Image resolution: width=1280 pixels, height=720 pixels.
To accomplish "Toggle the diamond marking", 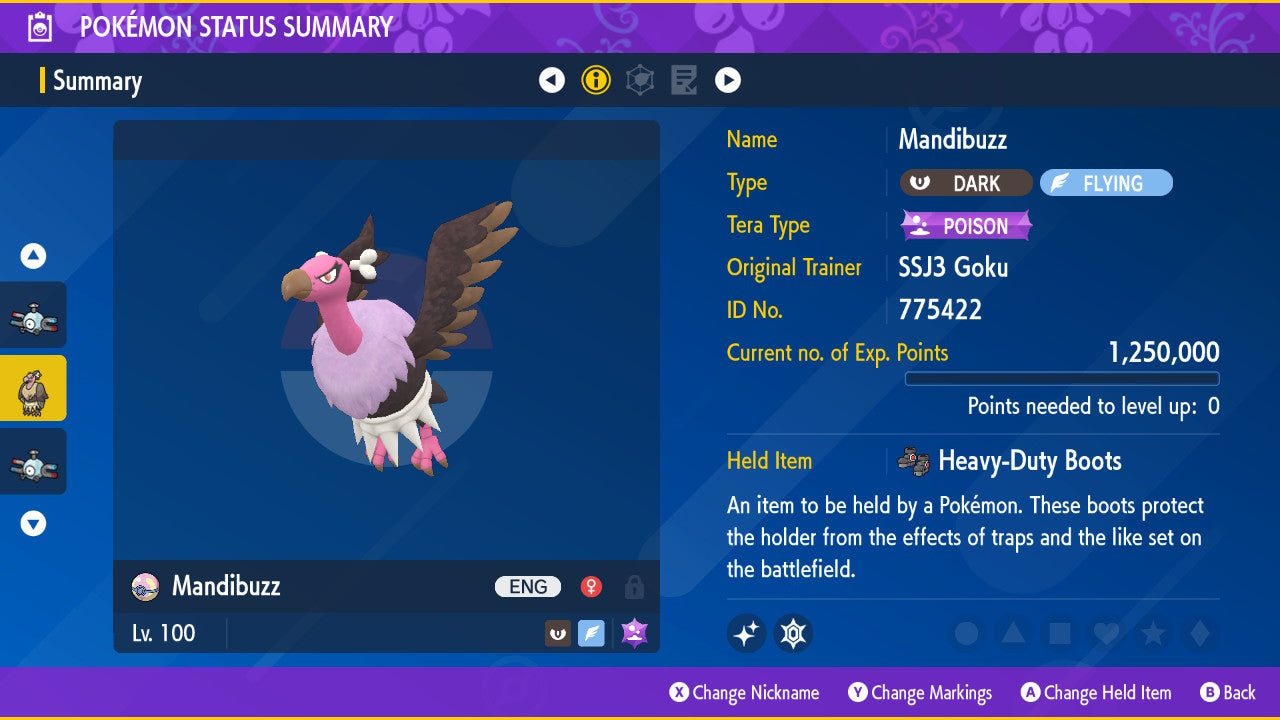I will pos(1198,633).
